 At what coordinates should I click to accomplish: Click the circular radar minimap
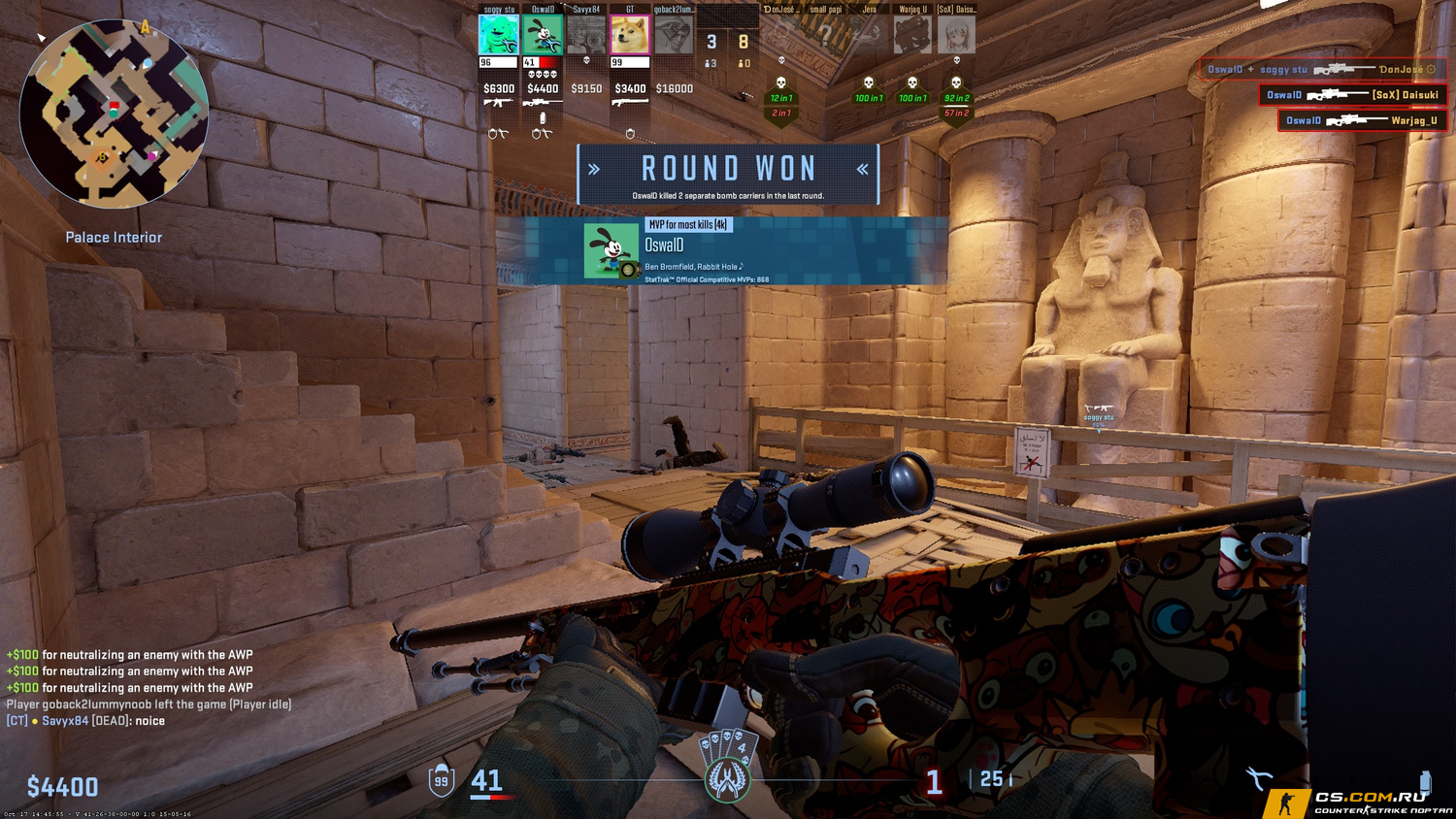[114, 115]
